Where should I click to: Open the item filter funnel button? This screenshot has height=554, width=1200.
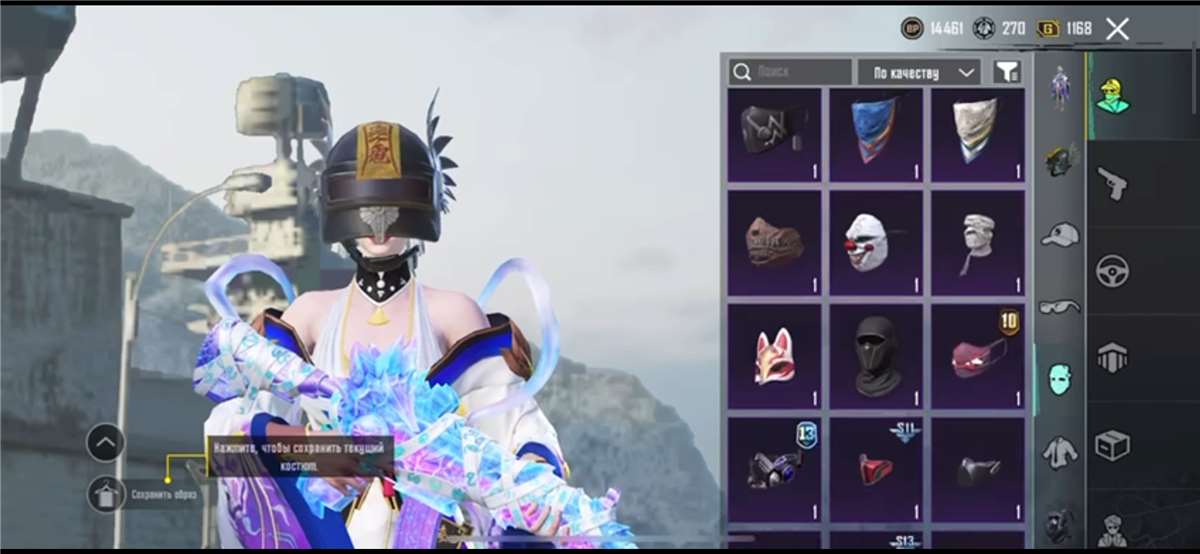pyautogui.click(x=1007, y=72)
